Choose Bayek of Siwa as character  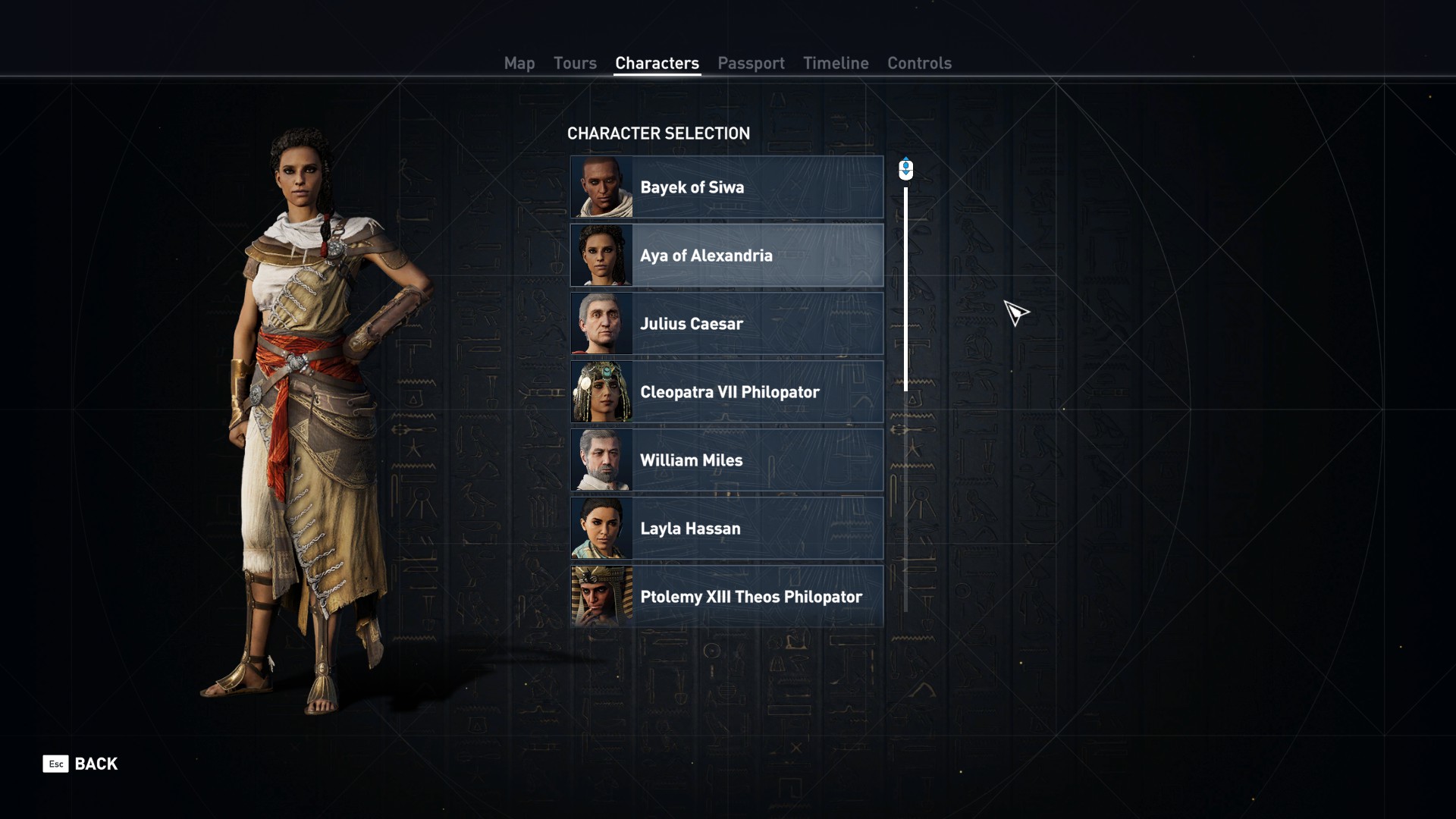[726, 187]
